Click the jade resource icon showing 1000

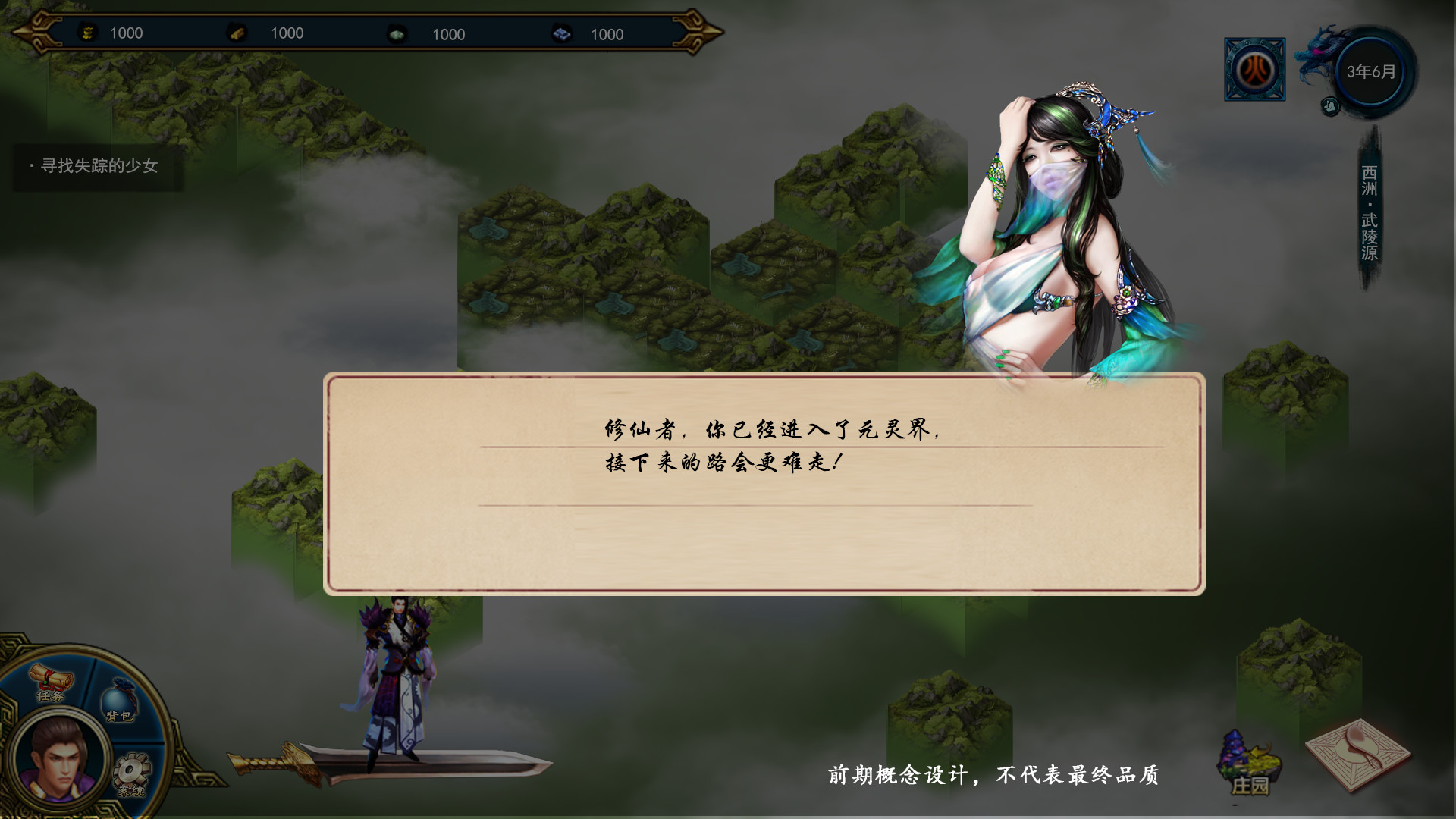coord(396,33)
